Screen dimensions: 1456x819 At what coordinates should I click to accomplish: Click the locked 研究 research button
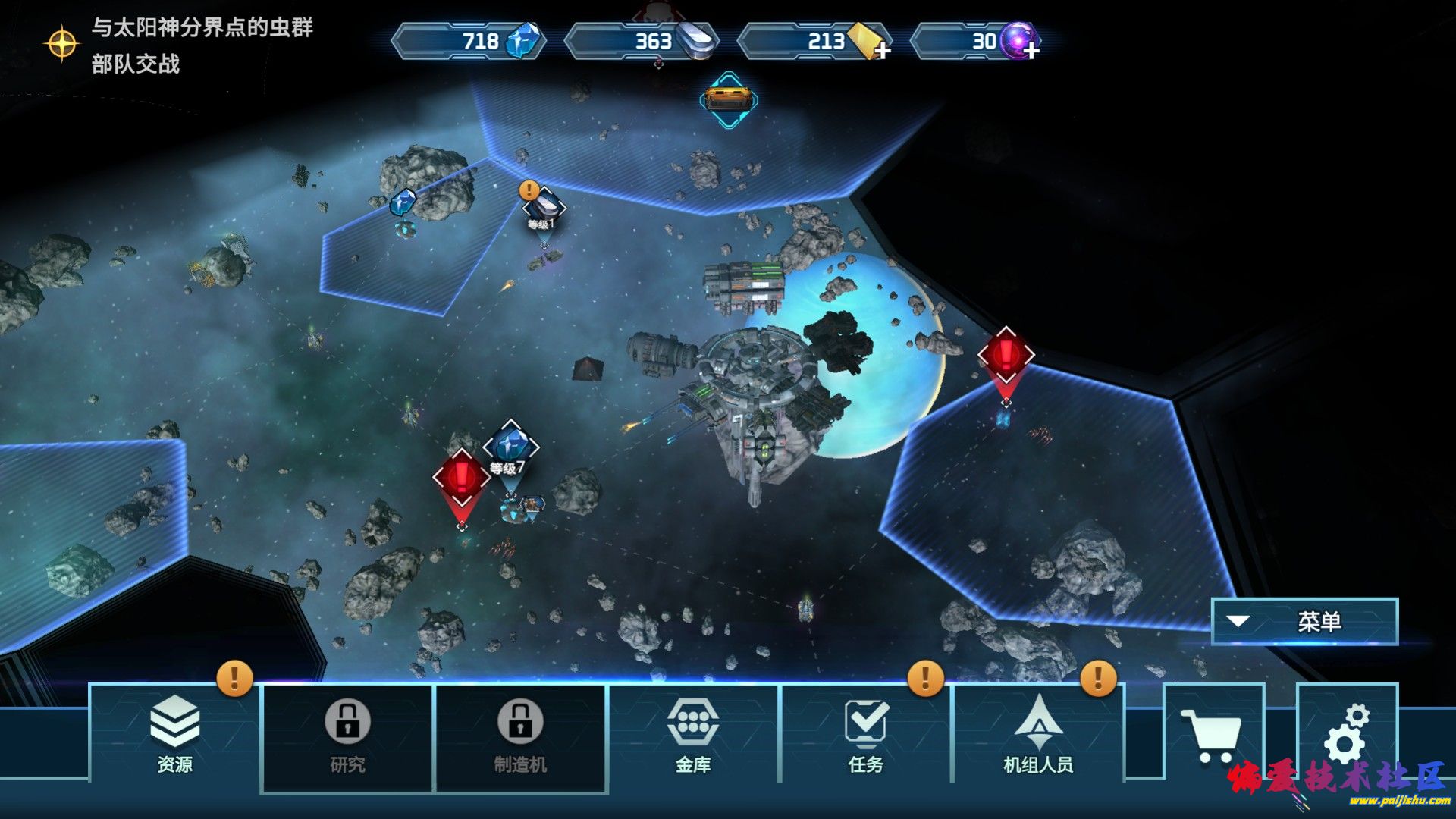[347, 737]
